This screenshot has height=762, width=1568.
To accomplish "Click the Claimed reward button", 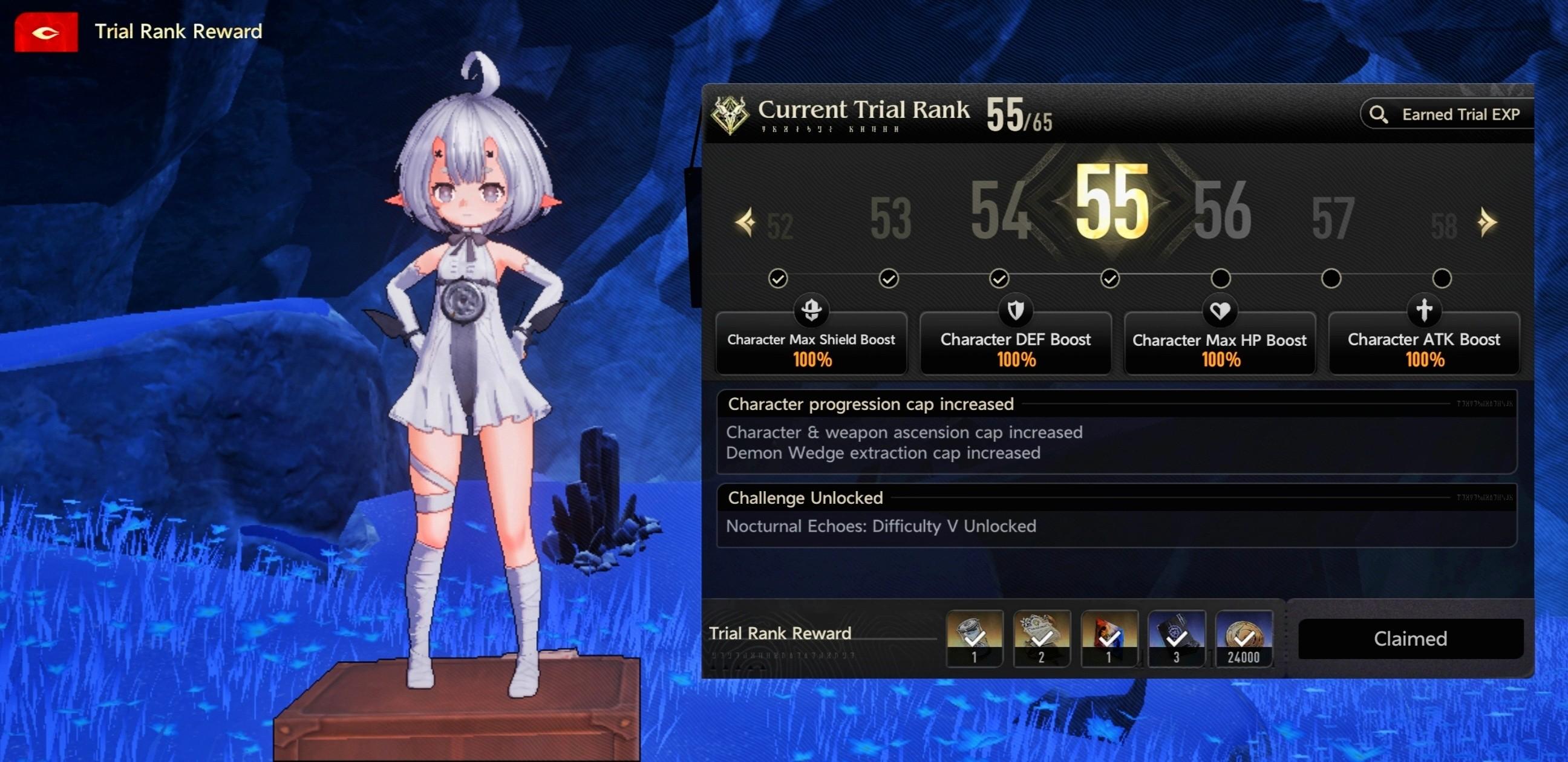I will pyautogui.click(x=1410, y=639).
